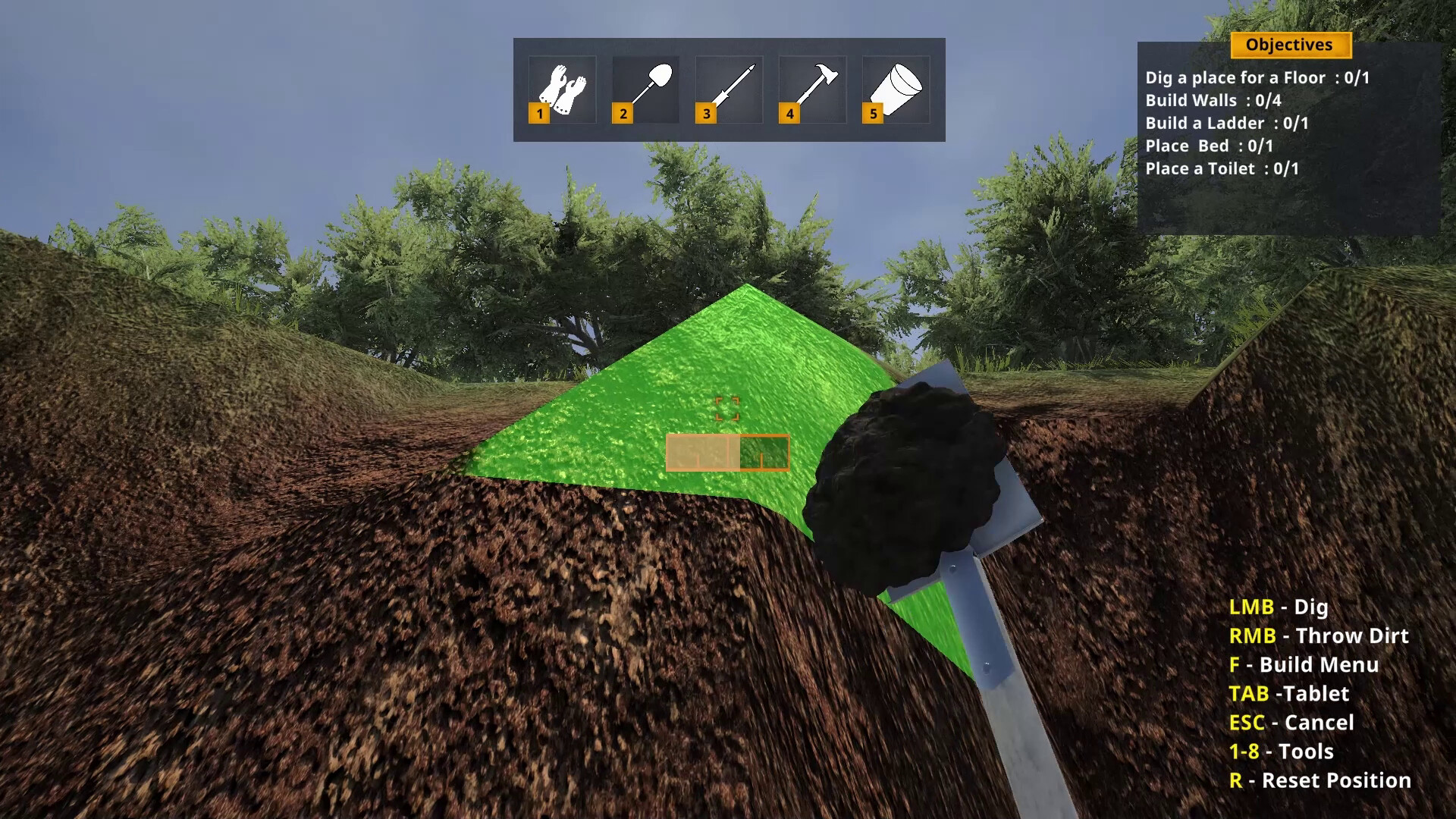Click the number 5 badge on the bucket slot
This screenshot has height=819, width=1456.
[872, 114]
